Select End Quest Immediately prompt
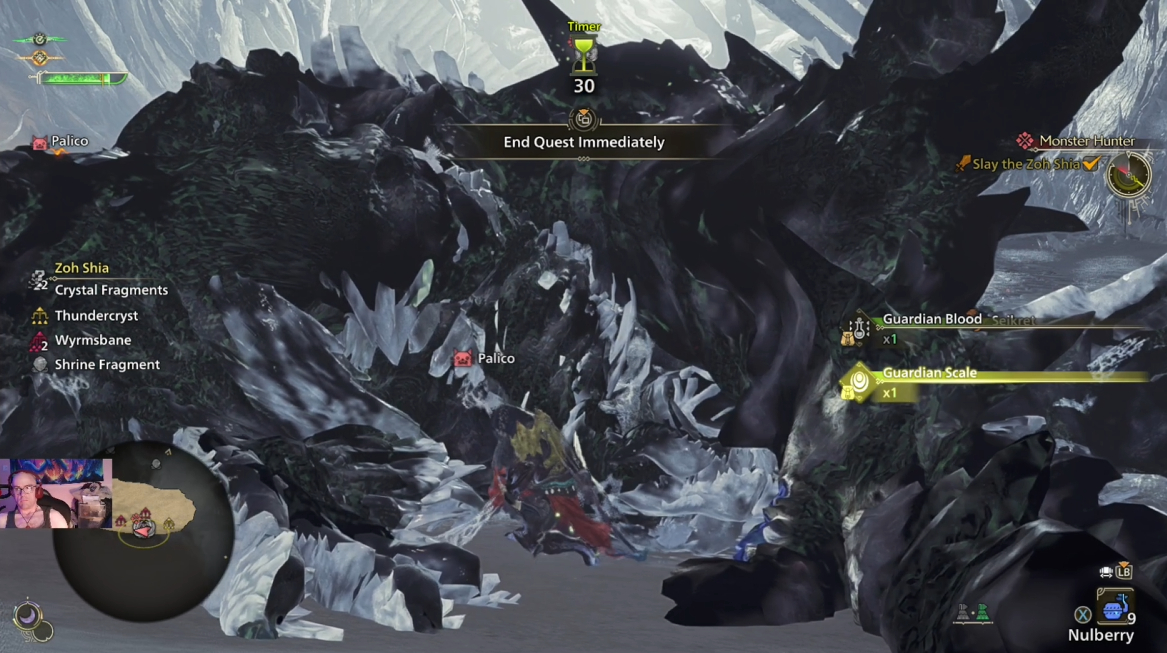This screenshot has height=653, width=1167. click(x=584, y=142)
